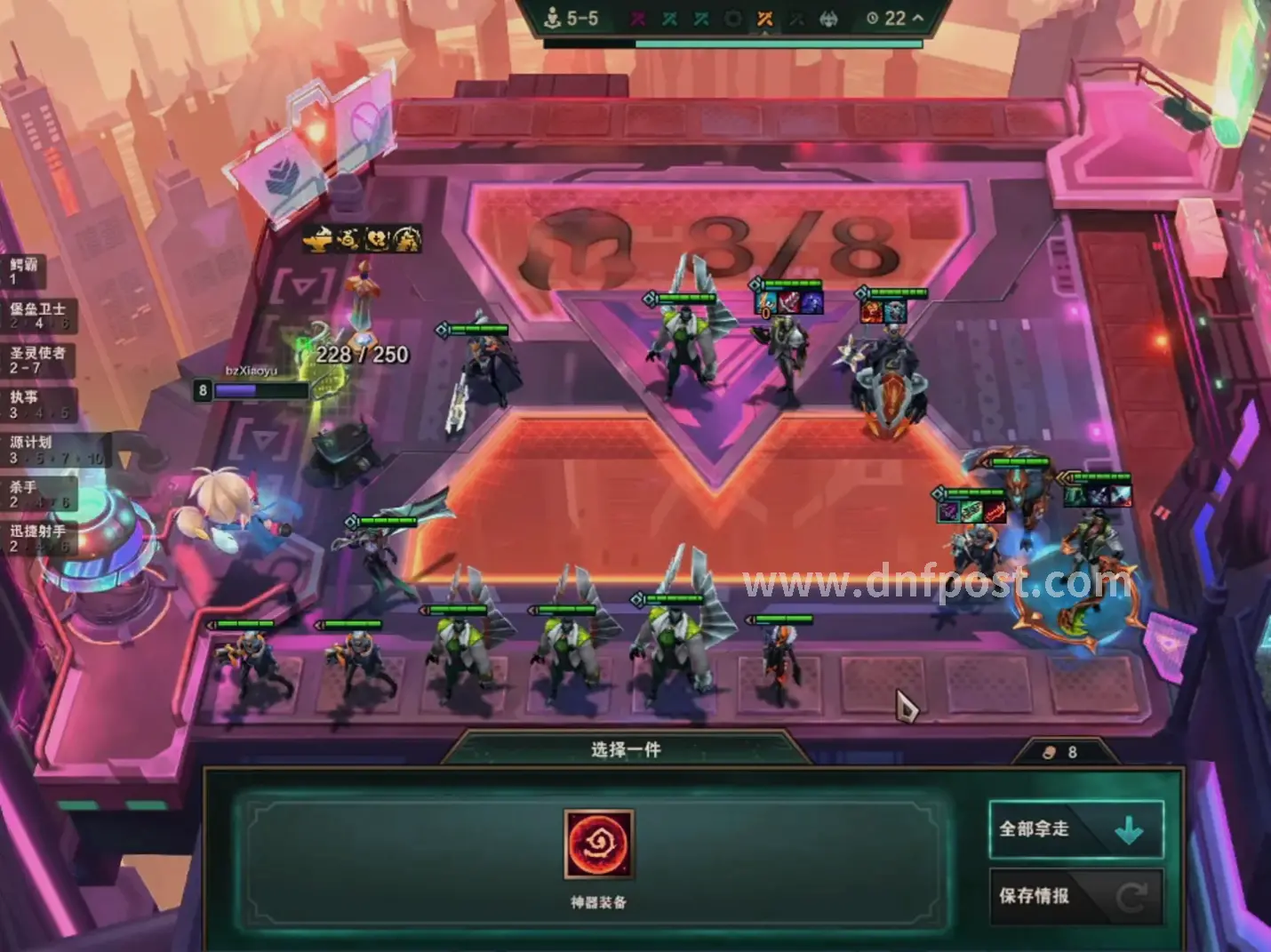Viewport: 1271px width, 952px height.
Task: Click the orange sword icon for current round
Action: point(764,18)
